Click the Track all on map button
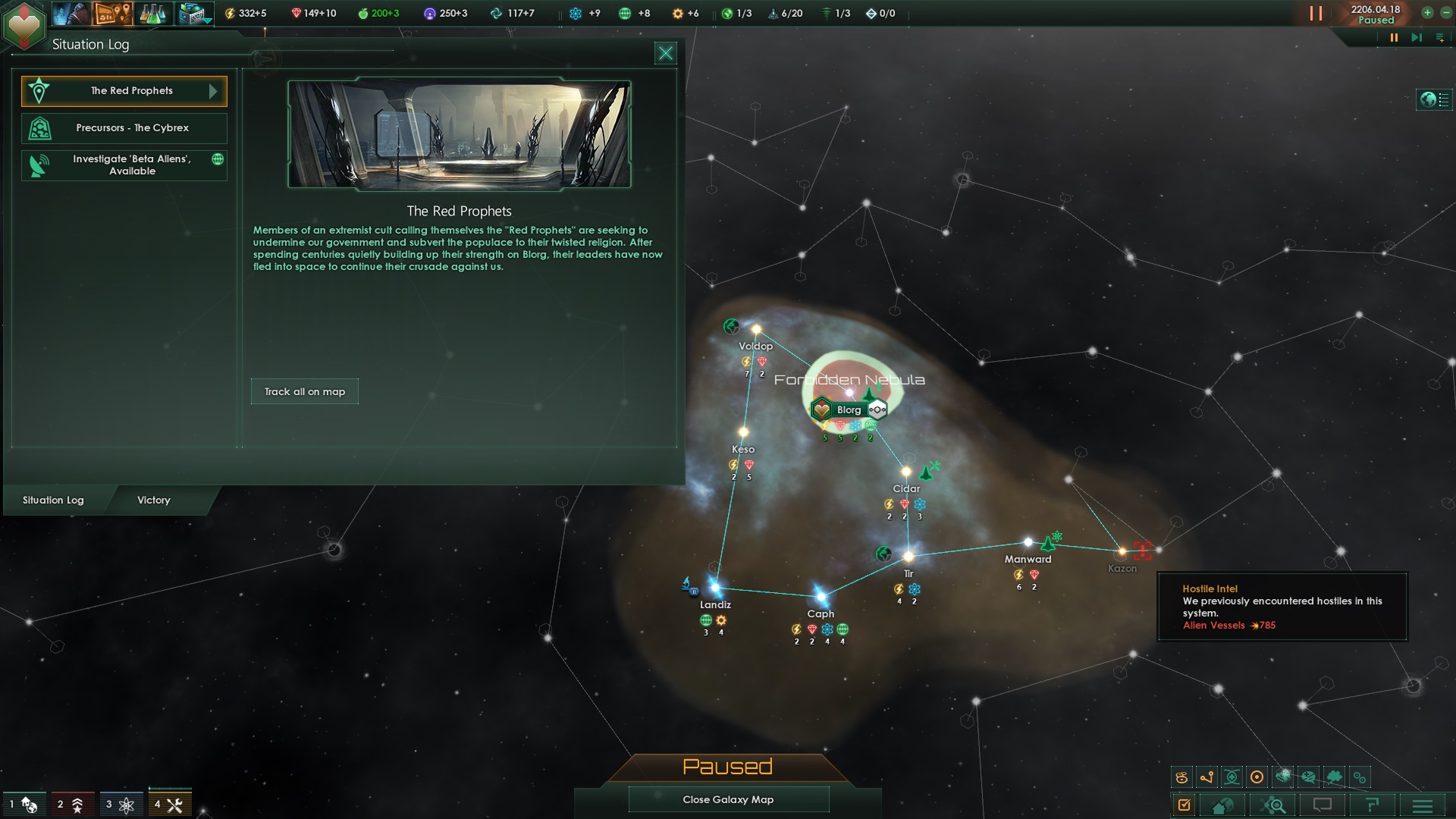 304,391
